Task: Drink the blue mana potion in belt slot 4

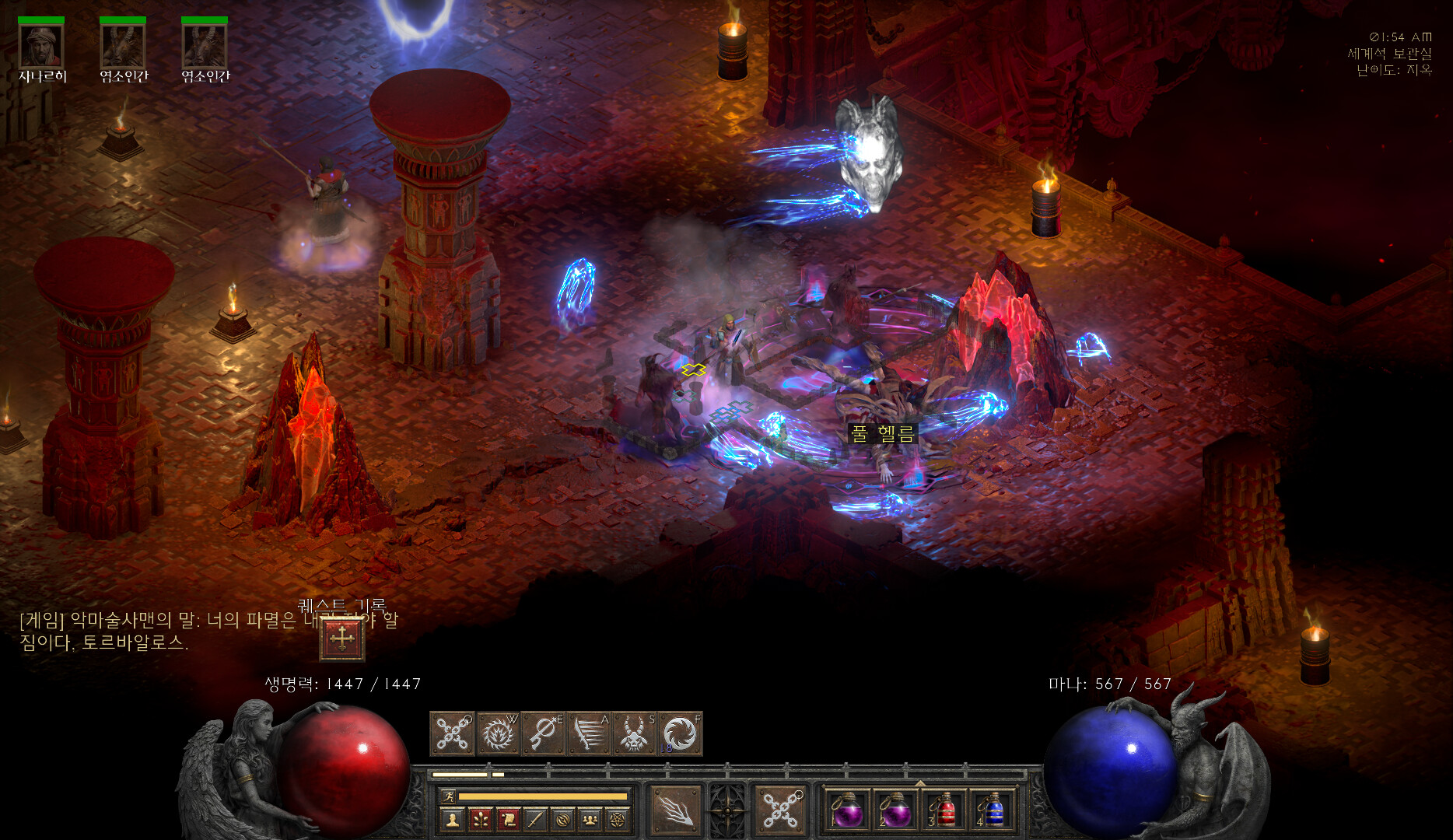Action: pos(993,811)
